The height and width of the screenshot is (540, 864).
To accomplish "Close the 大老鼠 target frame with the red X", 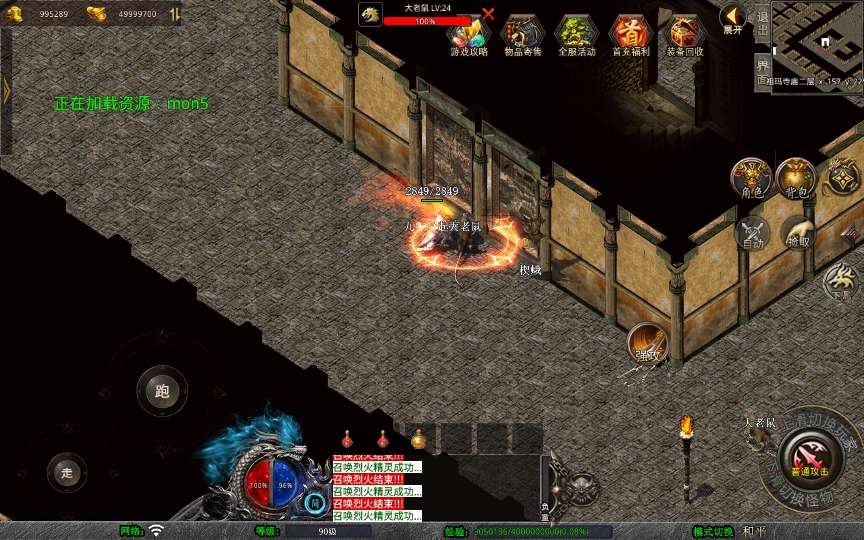I will click(x=488, y=14).
